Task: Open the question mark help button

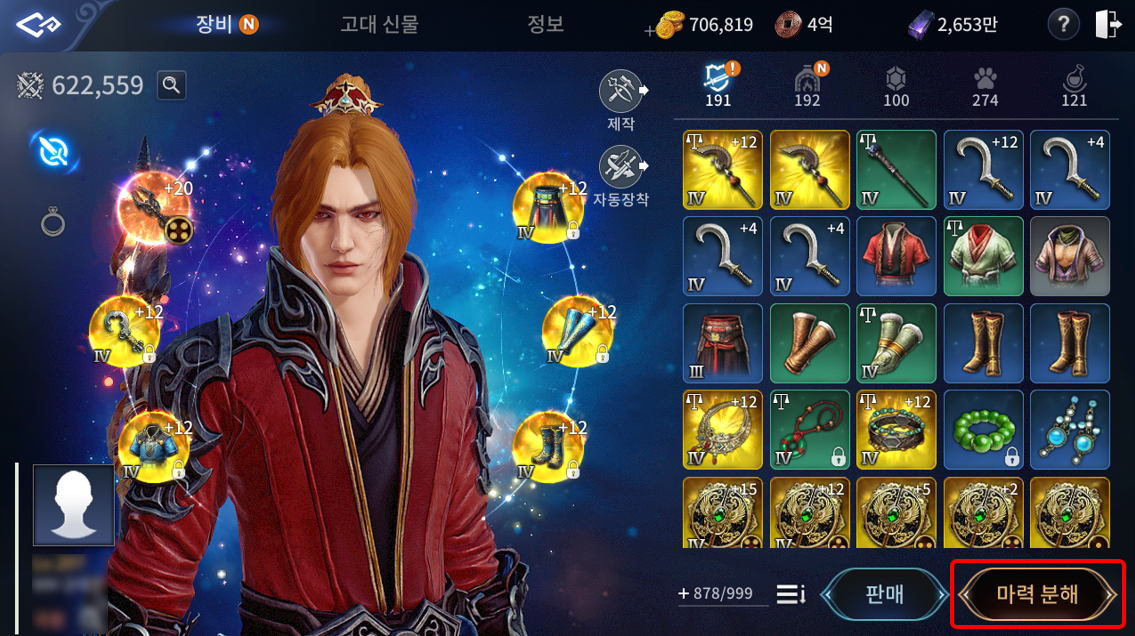Action: tap(1063, 25)
